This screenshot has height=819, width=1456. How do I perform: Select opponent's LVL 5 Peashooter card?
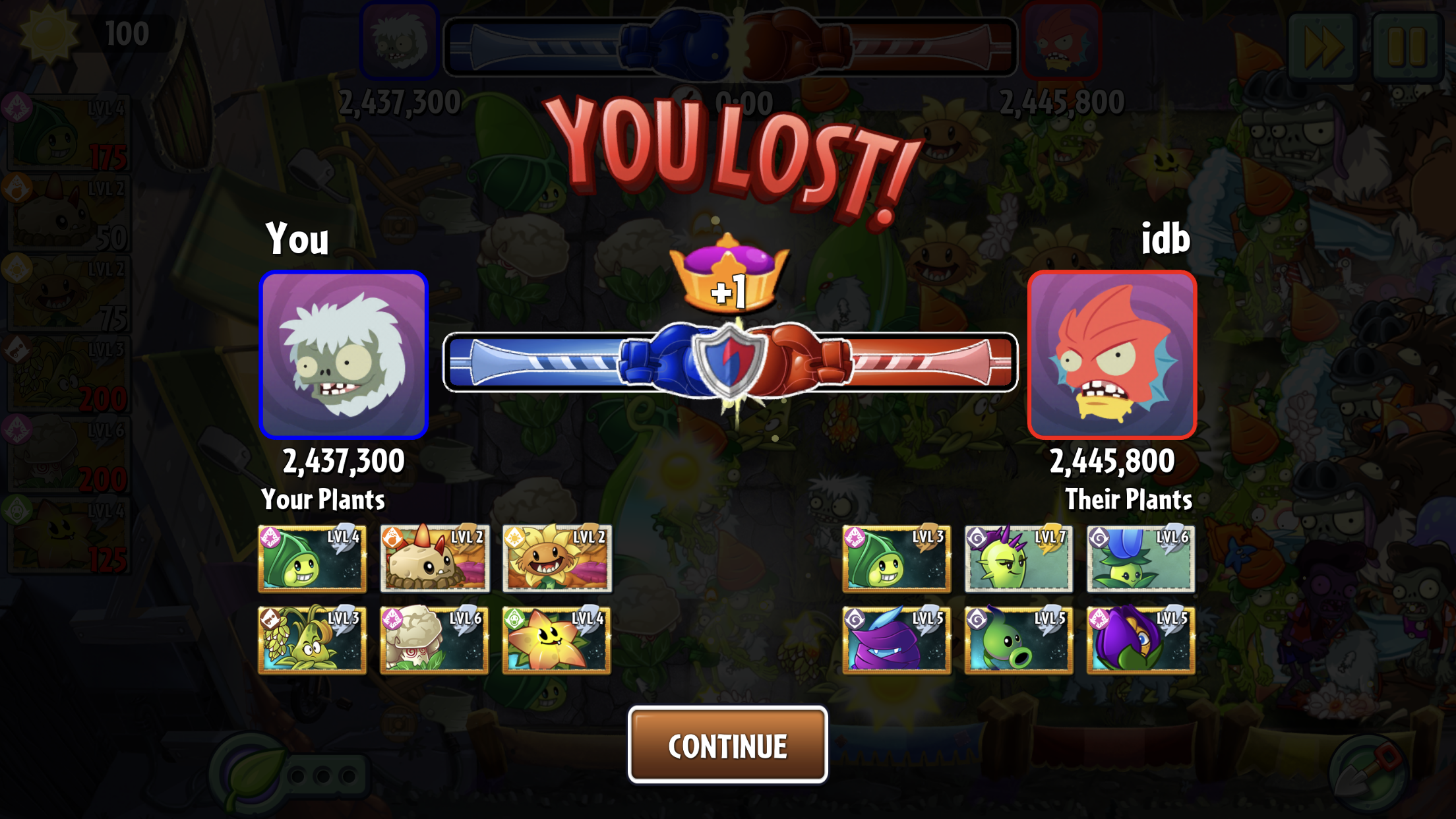point(1019,640)
